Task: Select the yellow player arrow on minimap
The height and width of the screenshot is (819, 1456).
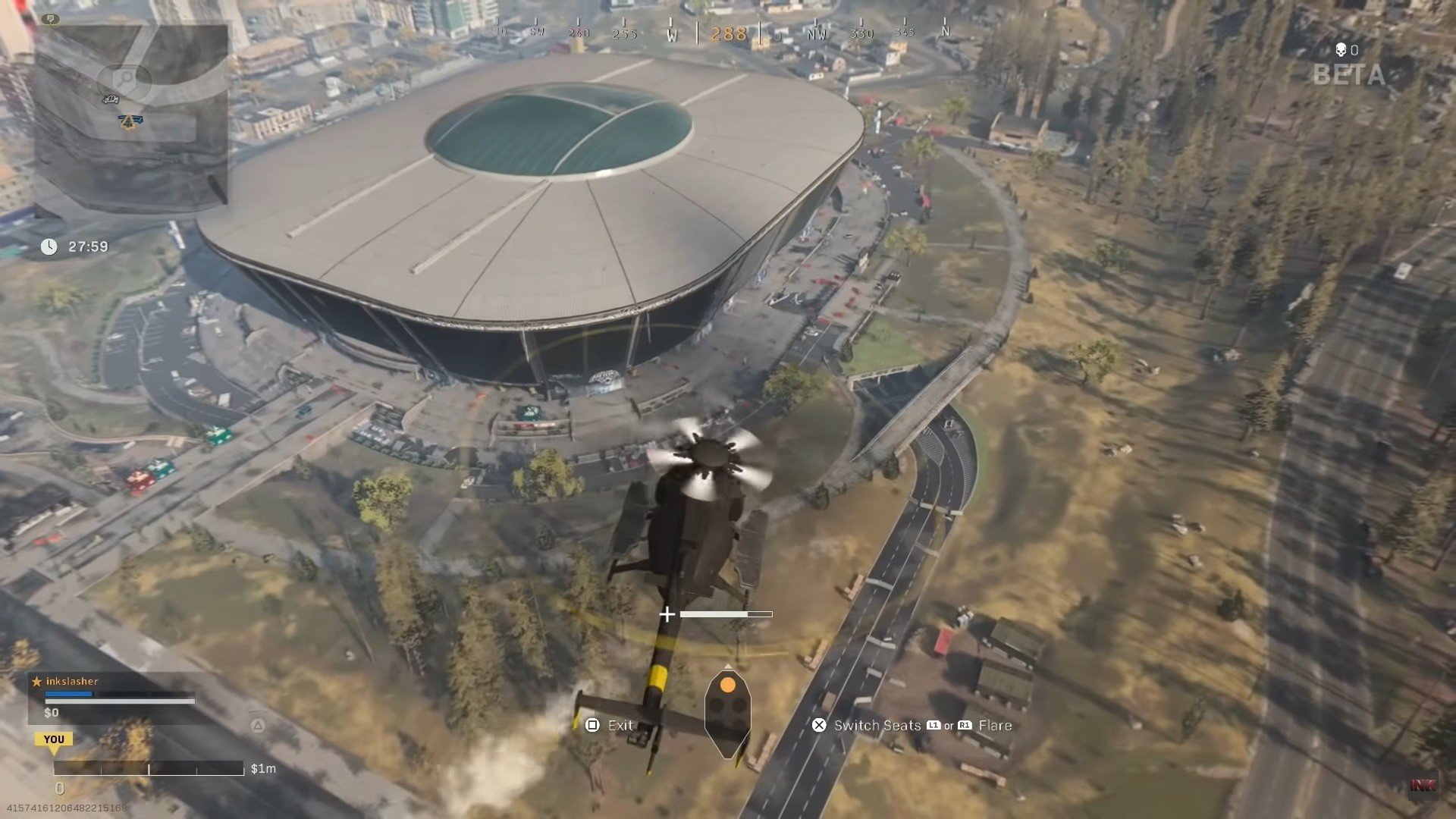Action: click(130, 121)
